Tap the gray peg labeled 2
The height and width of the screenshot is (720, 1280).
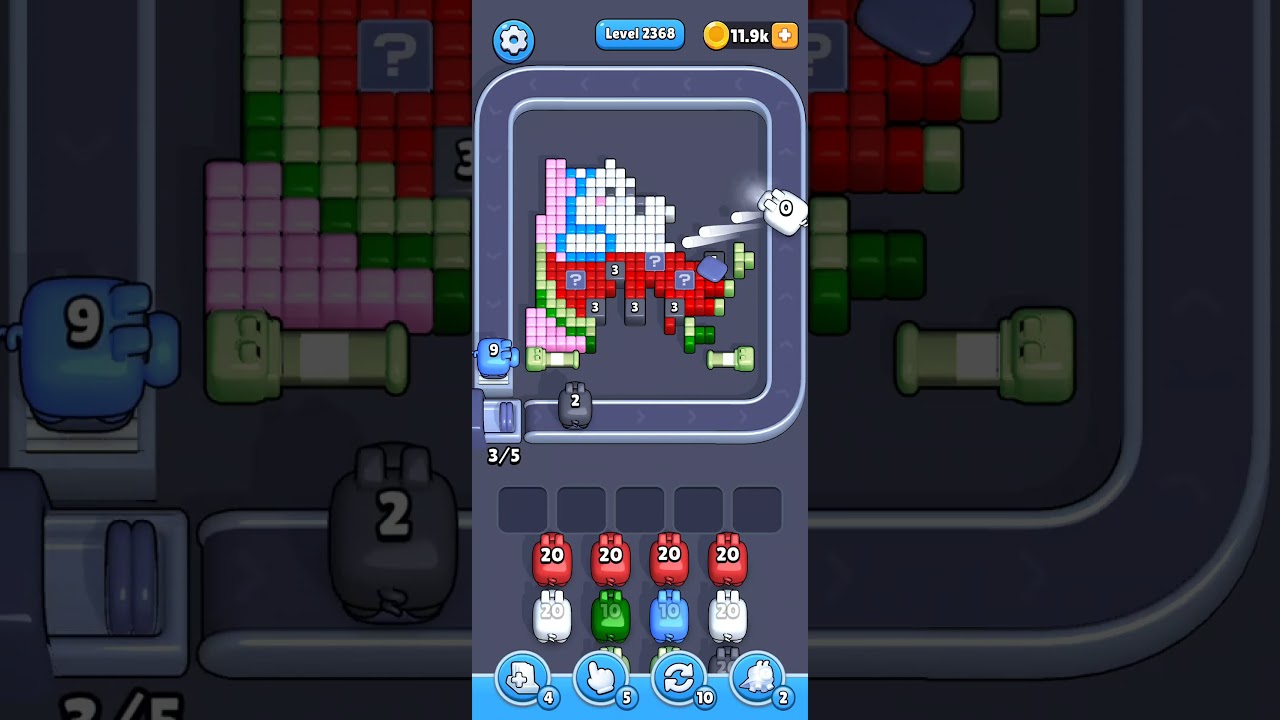574,404
